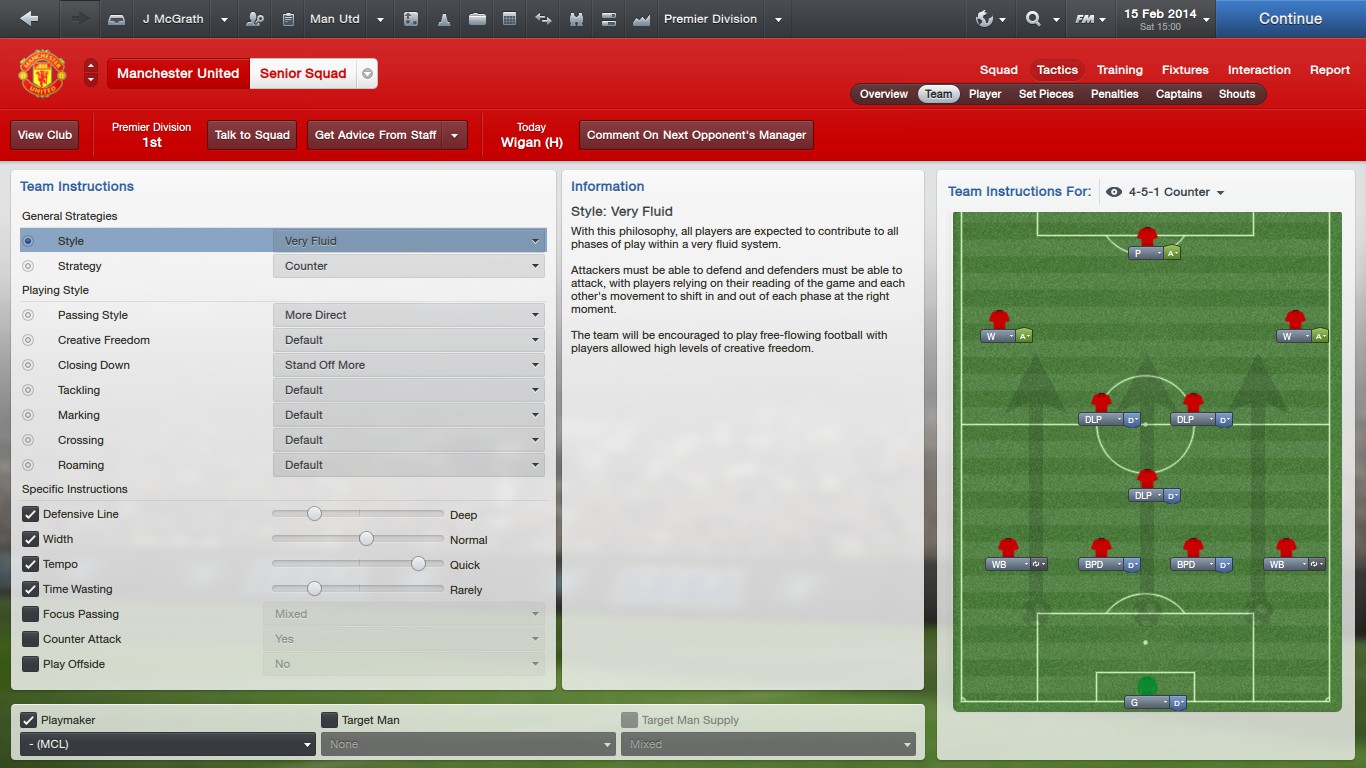
Task: Tick the Target Man checkbox
Action: pos(329,720)
